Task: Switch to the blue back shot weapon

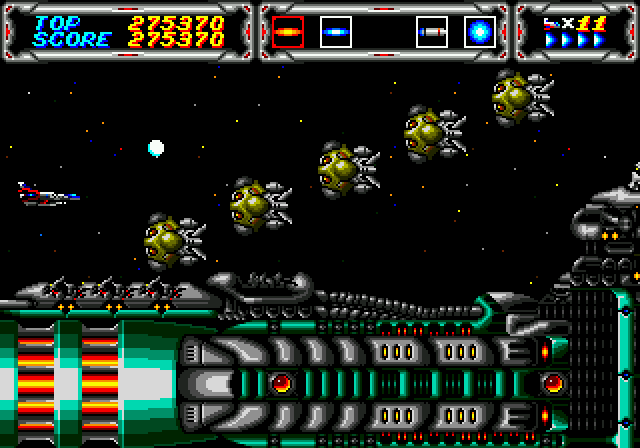Action: coord(335,33)
